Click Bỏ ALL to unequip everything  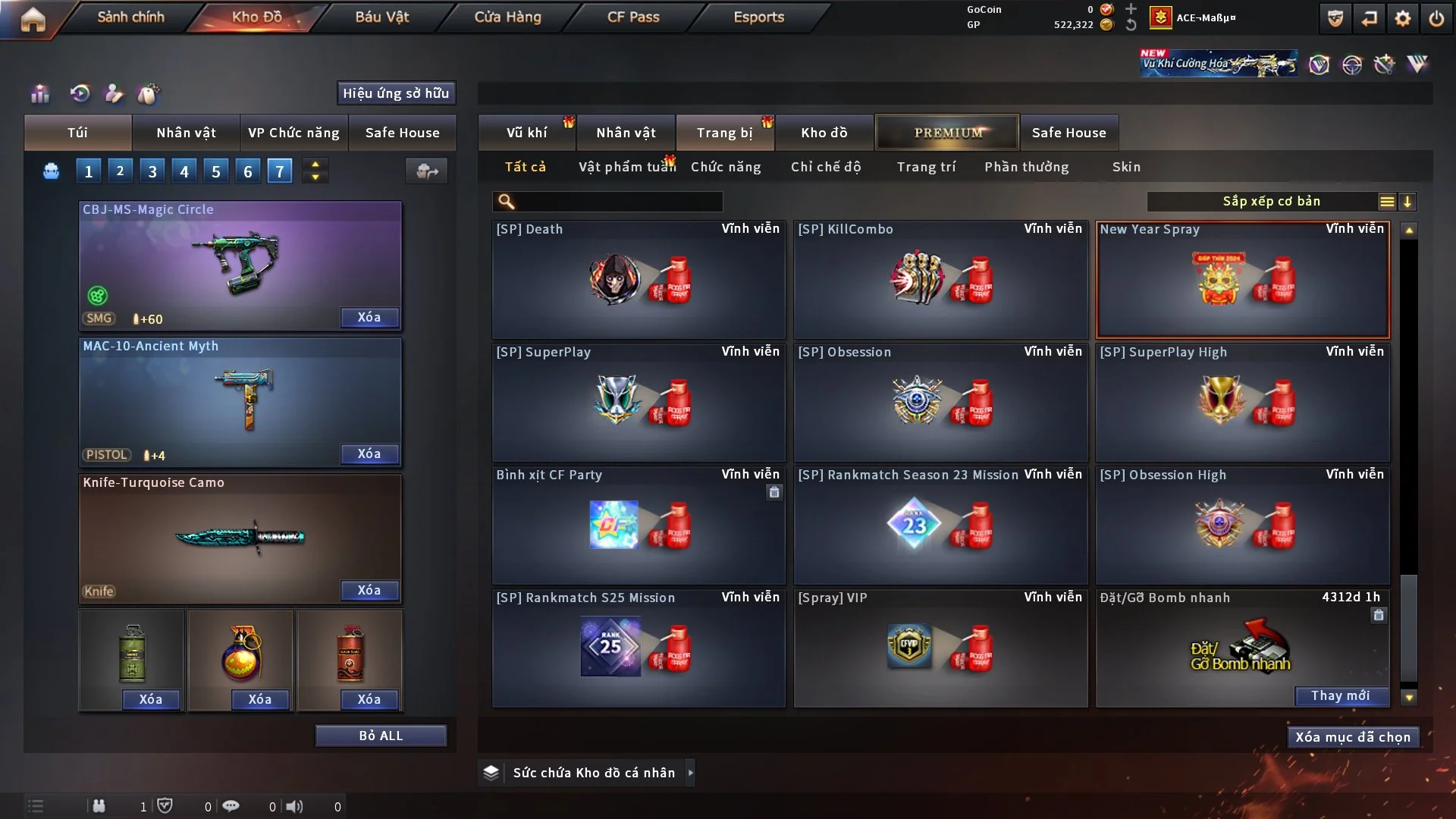[x=381, y=736]
